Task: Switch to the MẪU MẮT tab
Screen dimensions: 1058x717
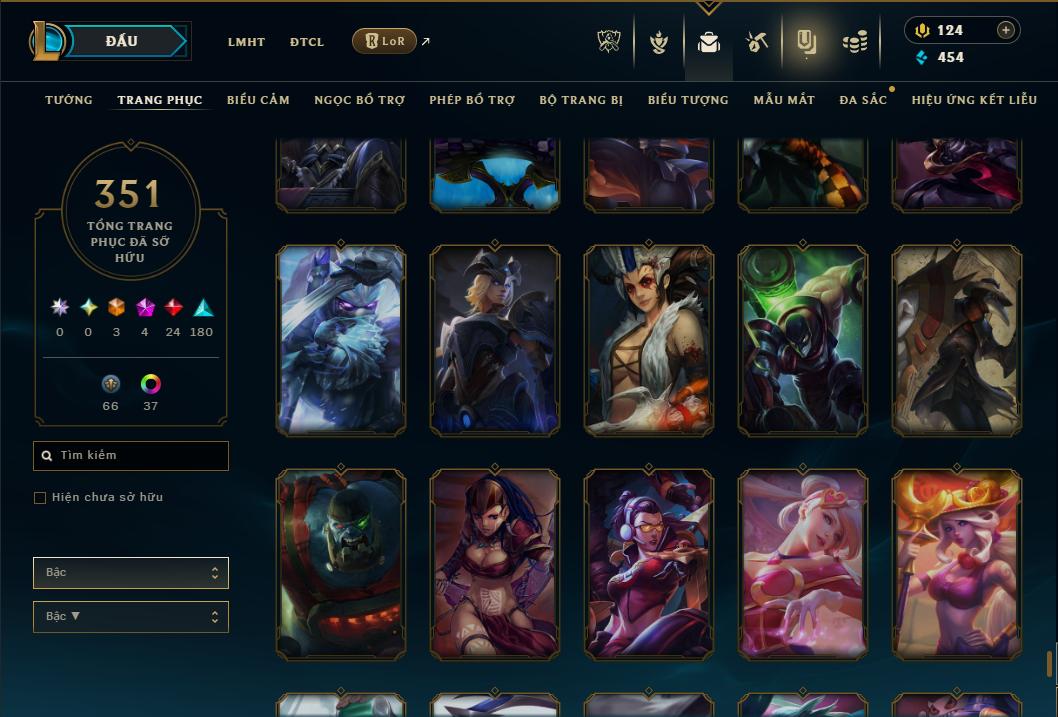Action: coord(784,100)
